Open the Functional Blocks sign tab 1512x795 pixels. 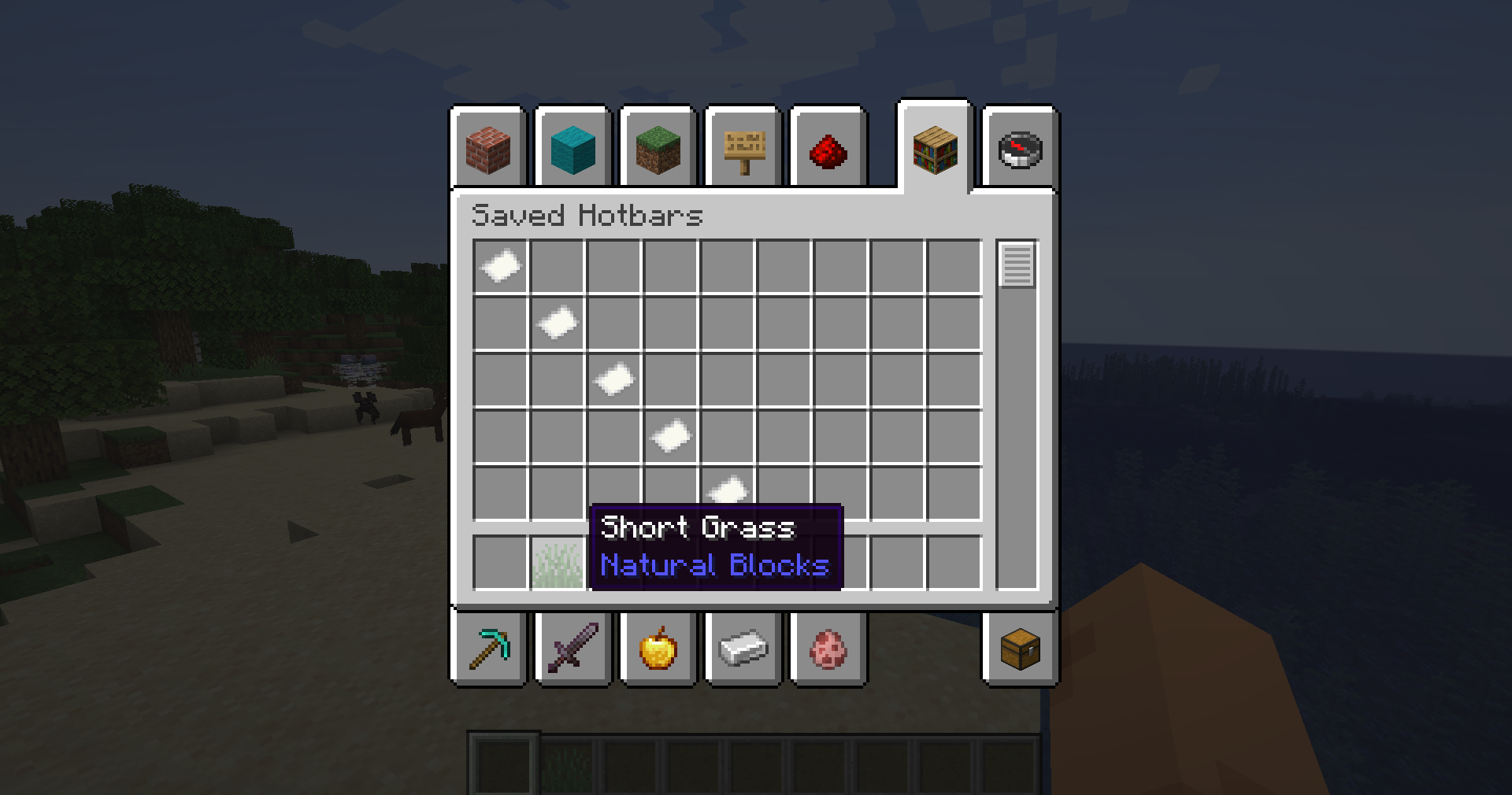click(743, 150)
